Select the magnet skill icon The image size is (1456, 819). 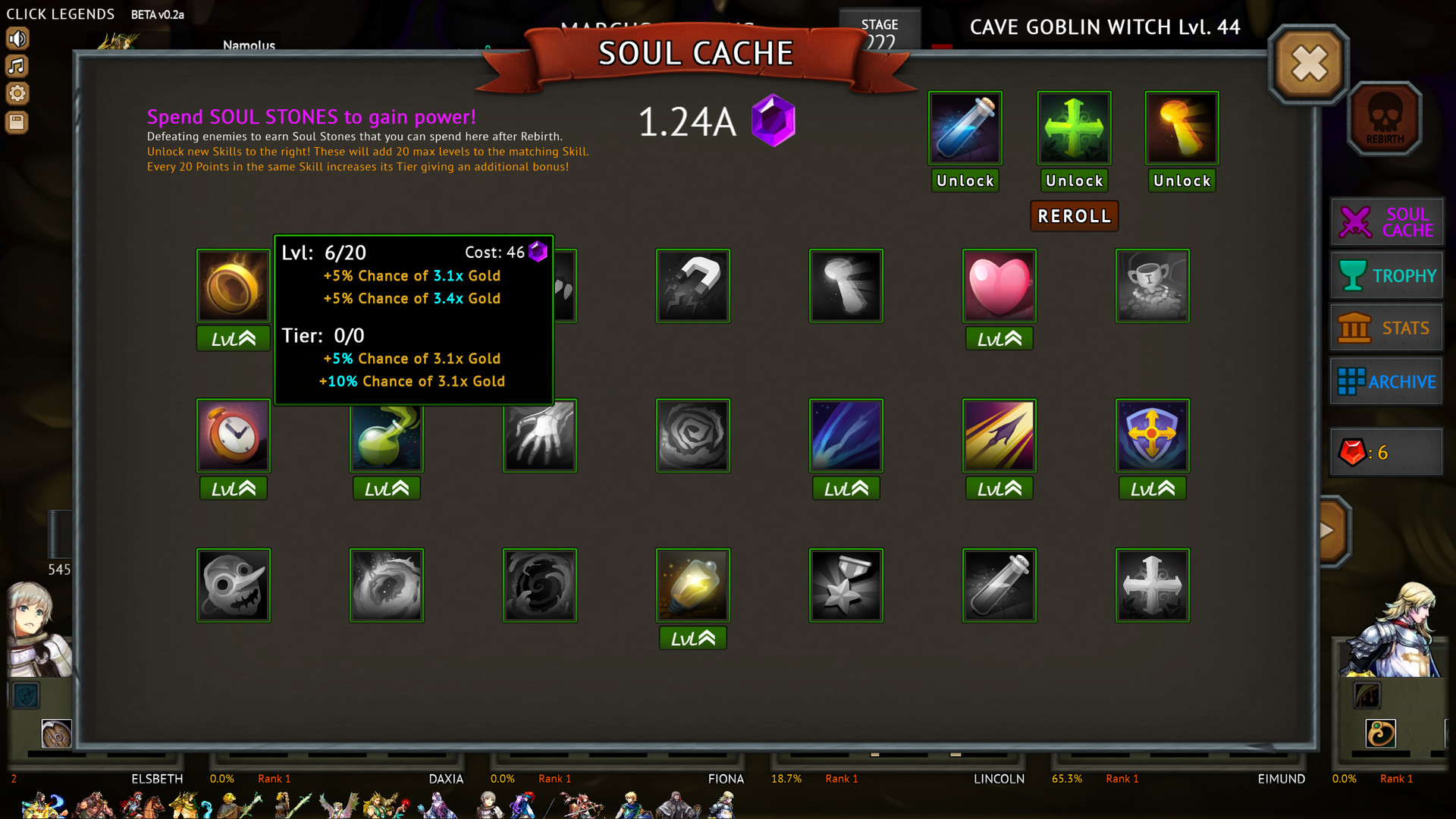pyautogui.click(x=692, y=286)
